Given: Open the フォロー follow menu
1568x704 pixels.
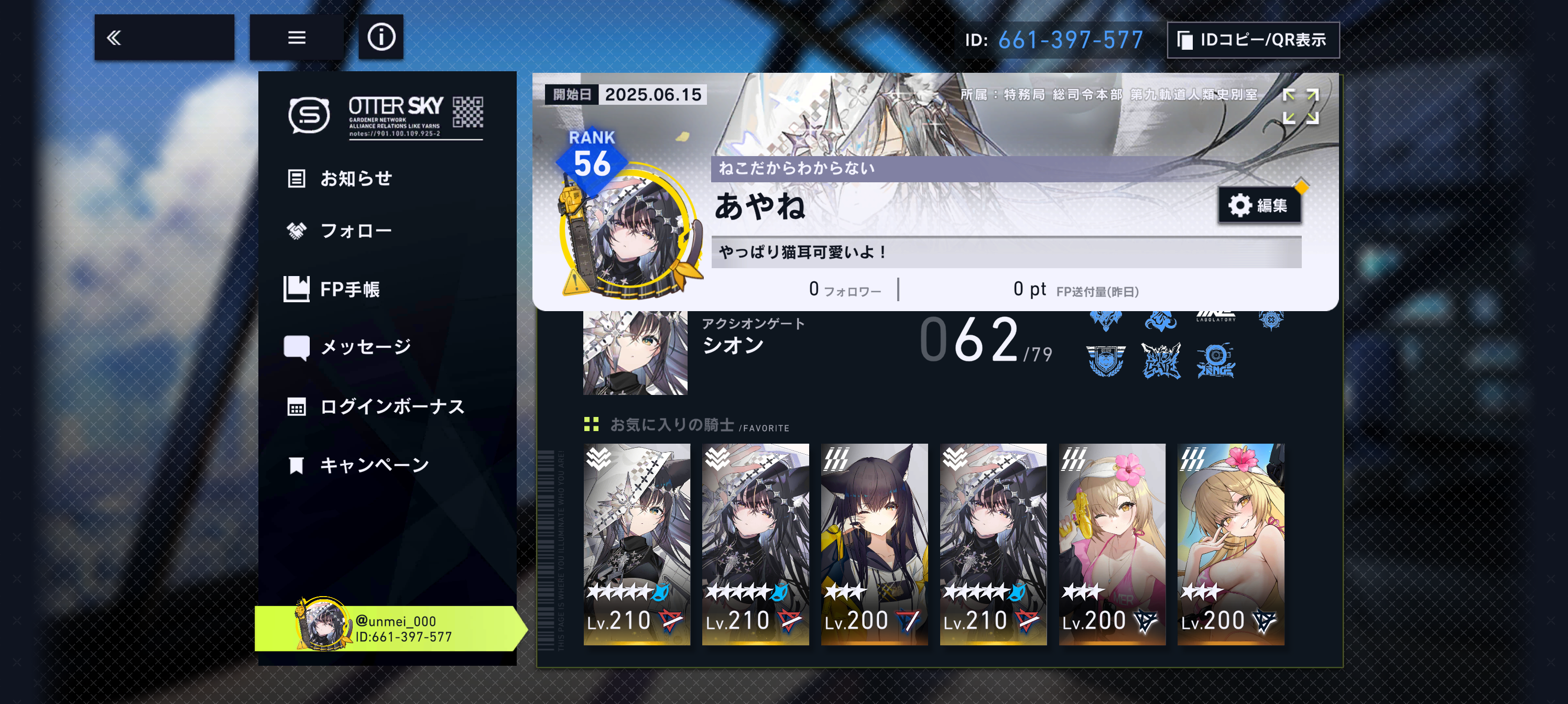Looking at the screenshot, I should [355, 231].
